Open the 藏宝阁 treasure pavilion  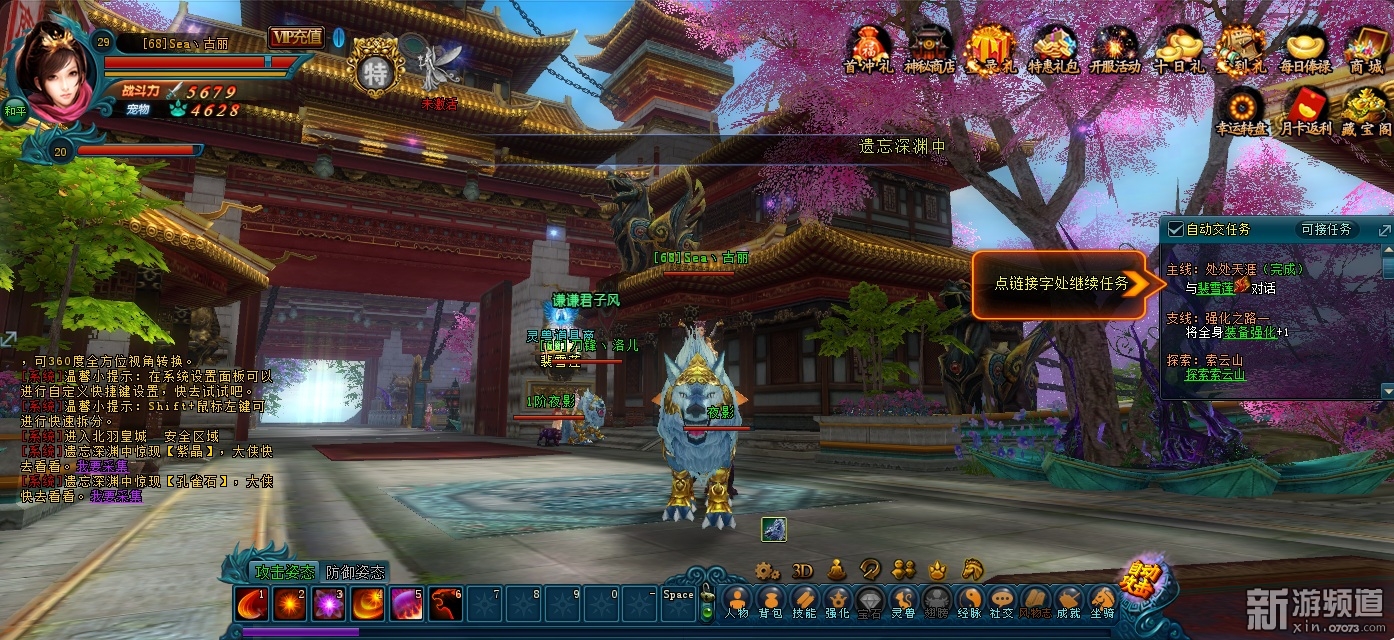pos(1365,110)
